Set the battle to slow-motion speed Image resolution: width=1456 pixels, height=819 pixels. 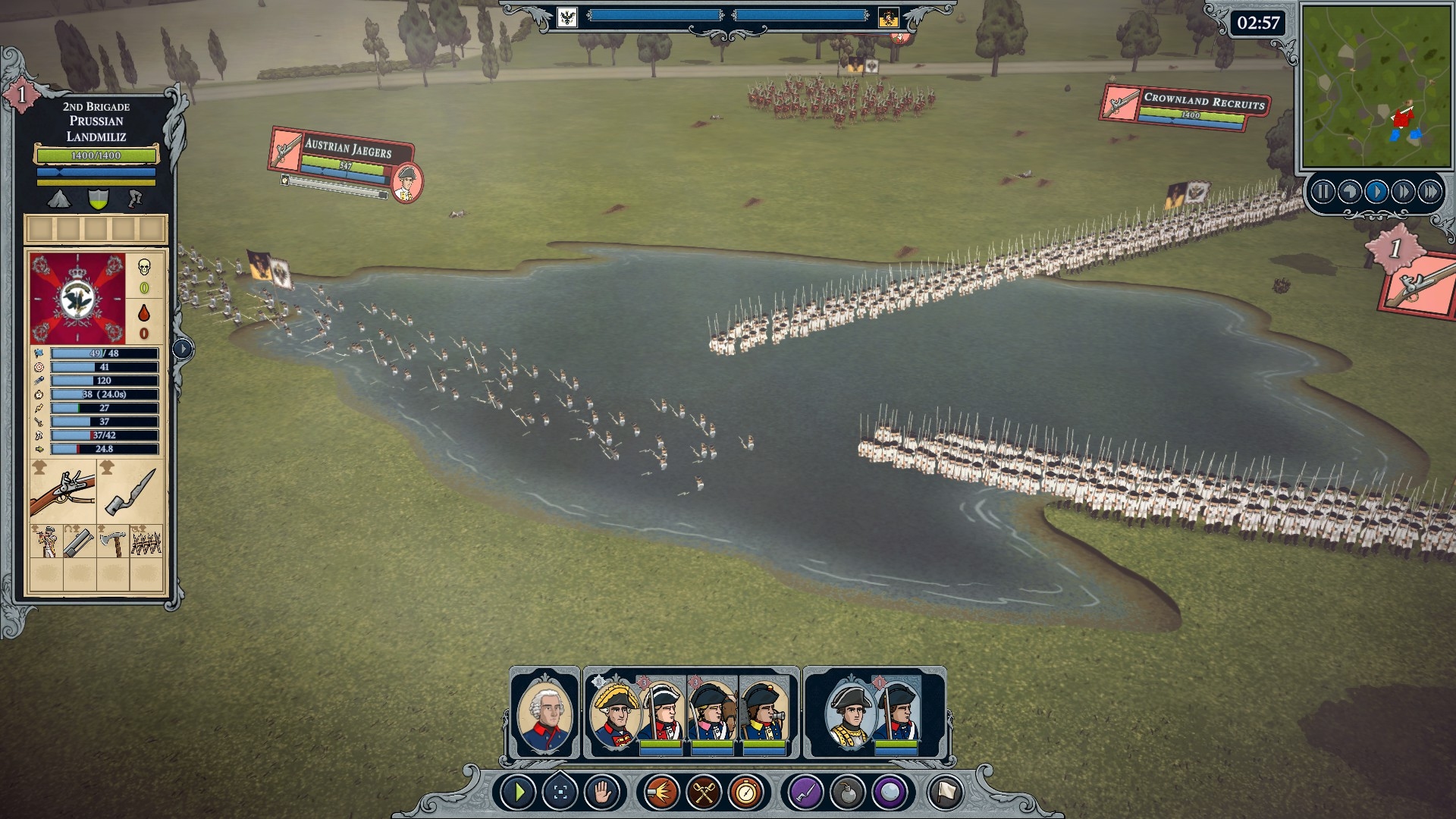tap(1349, 192)
